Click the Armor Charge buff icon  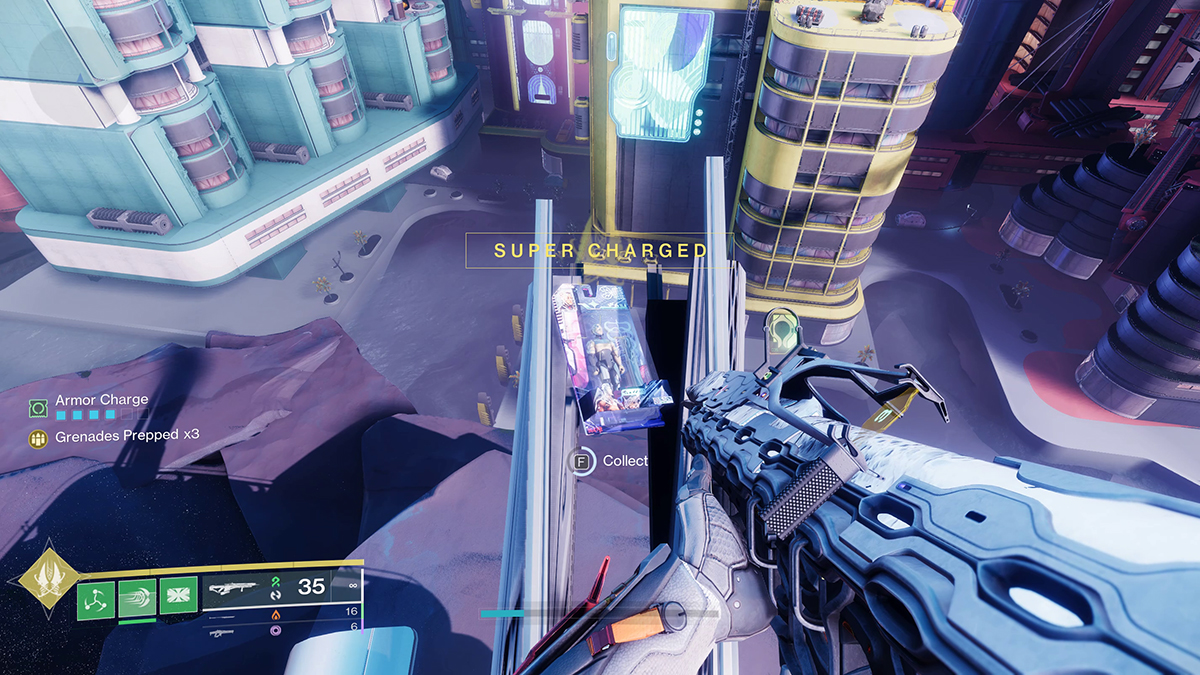tap(38, 407)
